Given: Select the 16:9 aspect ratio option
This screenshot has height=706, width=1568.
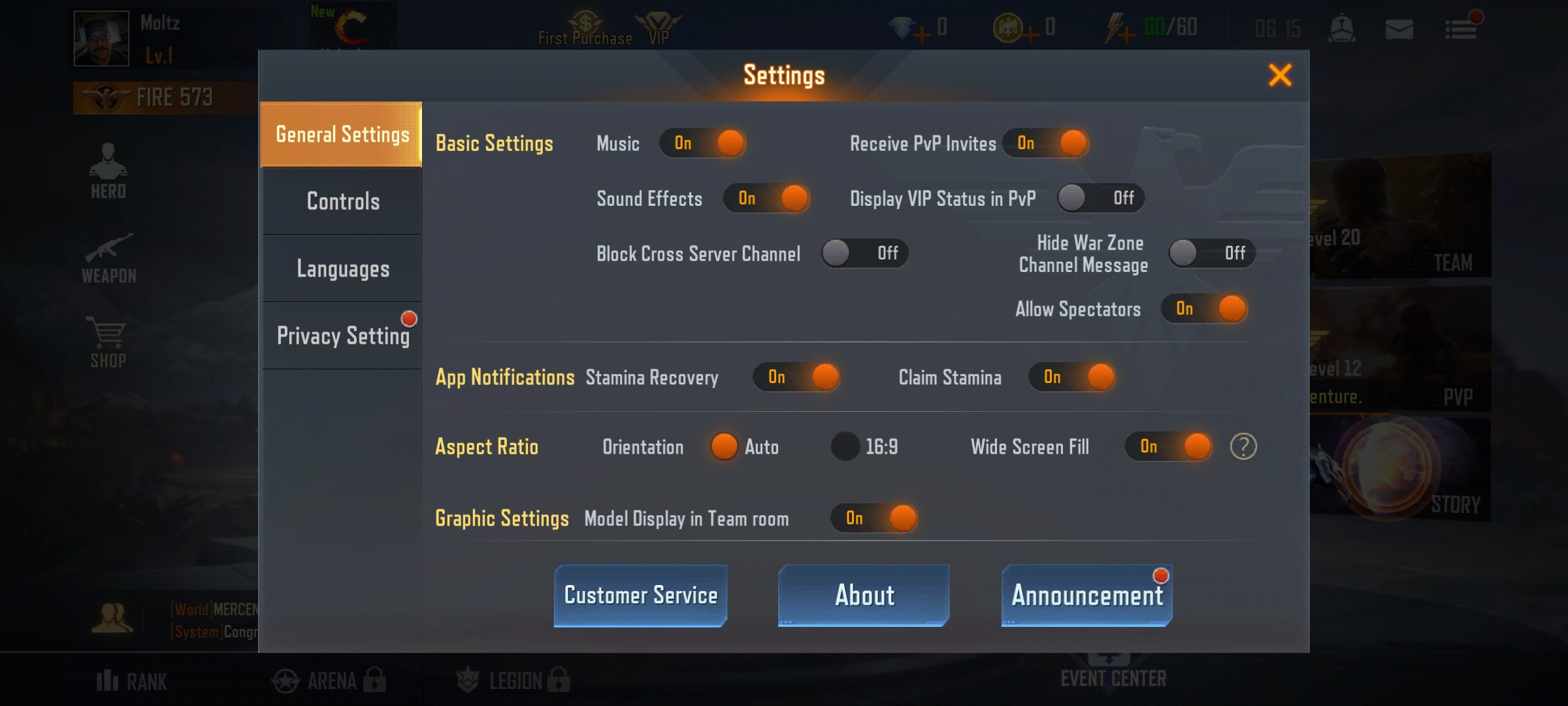Looking at the screenshot, I should (847, 446).
